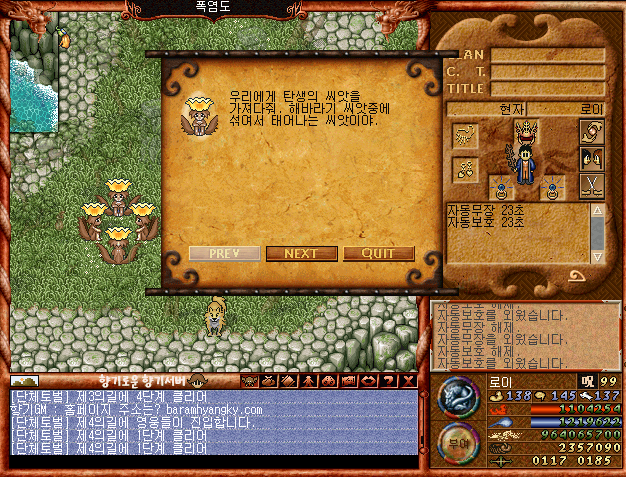
Task: Select the hearts necklace equipment slot
Action: pyautogui.click(x=464, y=167)
